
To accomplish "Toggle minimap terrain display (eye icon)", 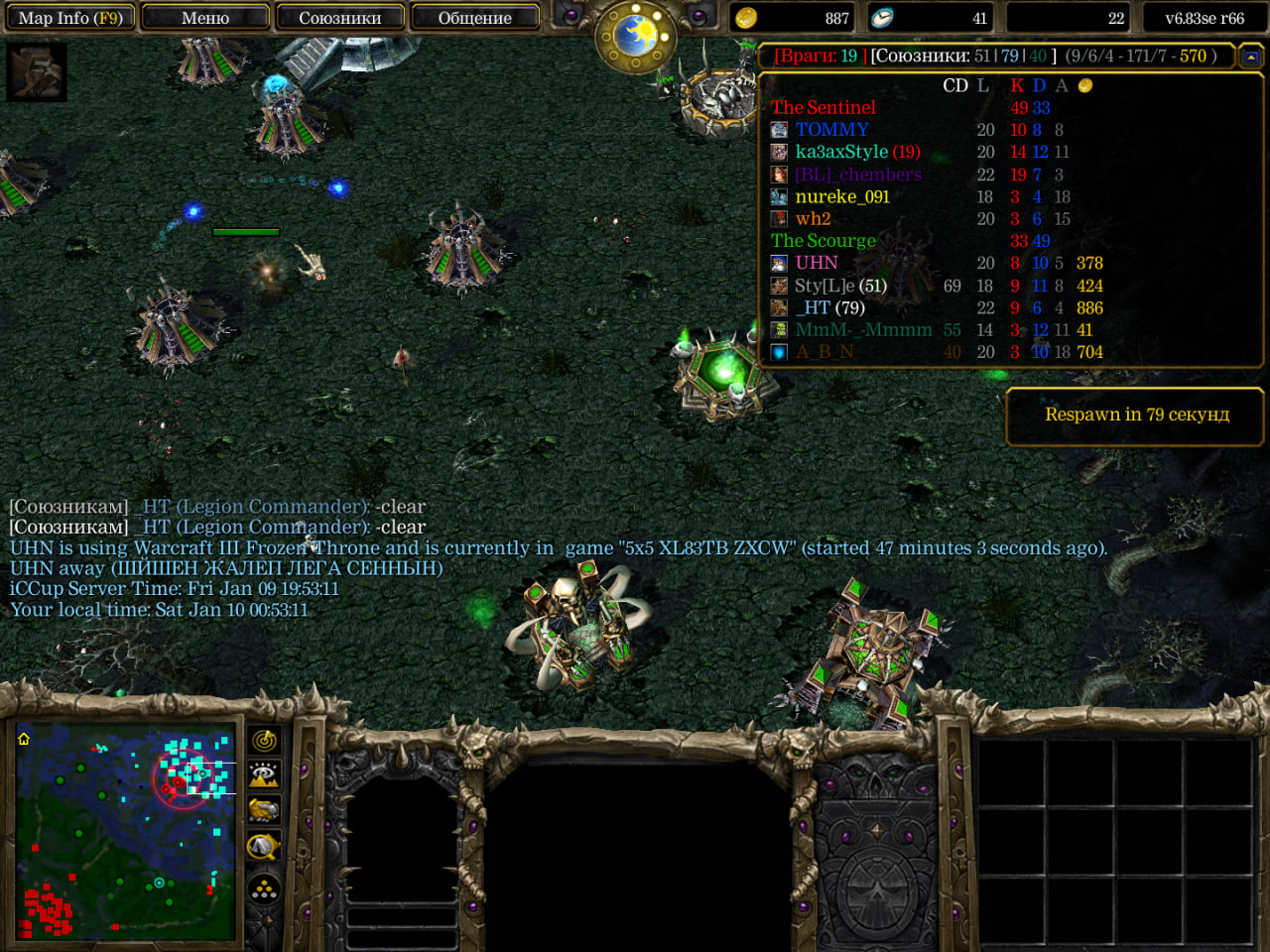I will [264, 775].
